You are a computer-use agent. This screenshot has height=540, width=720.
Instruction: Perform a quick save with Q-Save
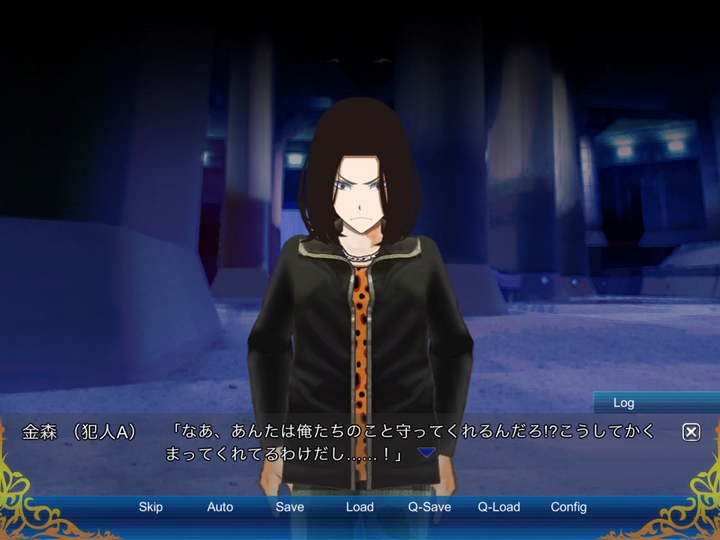click(x=429, y=507)
